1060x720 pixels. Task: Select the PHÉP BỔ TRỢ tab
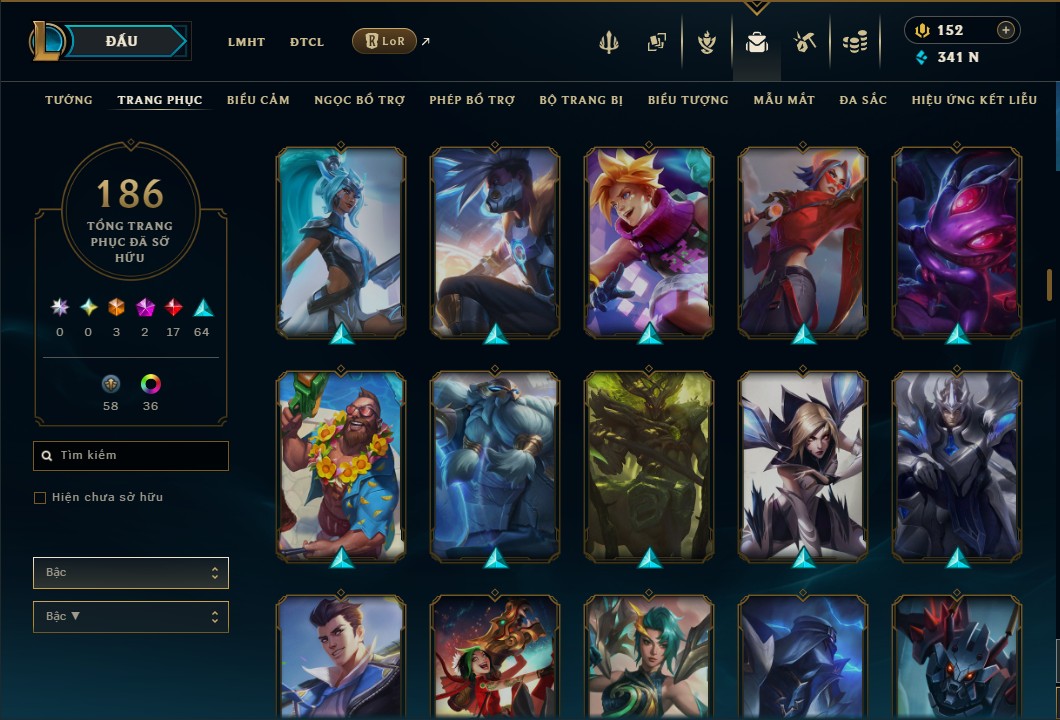tap(472, 100)
